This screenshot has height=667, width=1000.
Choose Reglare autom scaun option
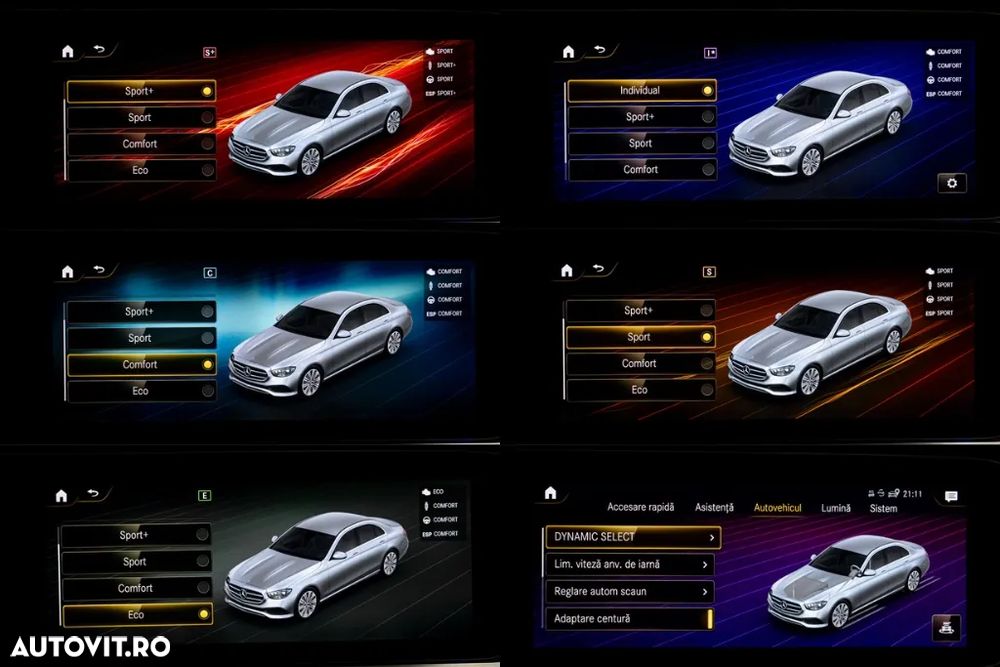point(632,591)
